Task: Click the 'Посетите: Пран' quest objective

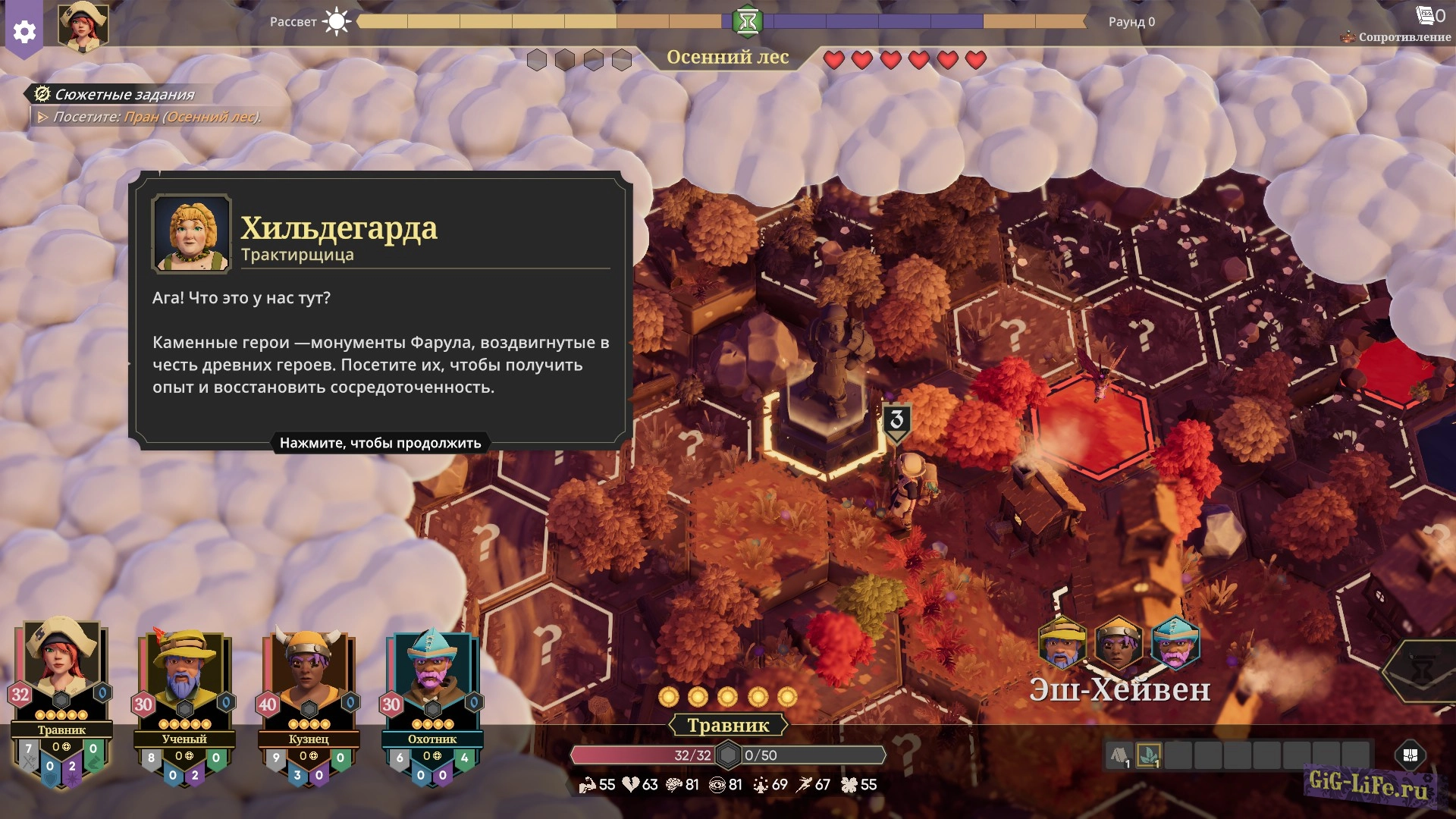Action: tap(156, 117)
